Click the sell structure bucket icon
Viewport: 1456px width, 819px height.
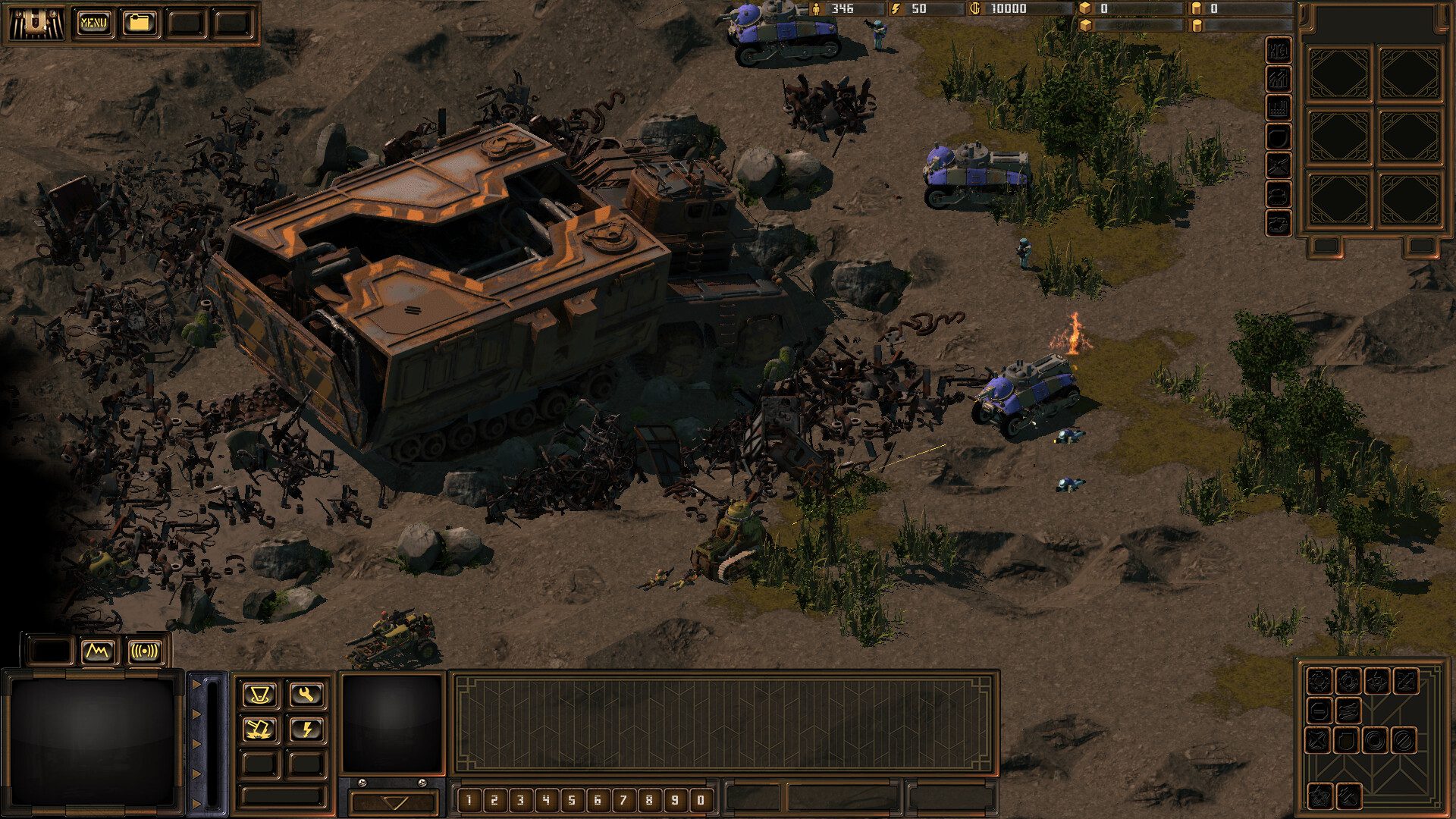tap(259, 729)
